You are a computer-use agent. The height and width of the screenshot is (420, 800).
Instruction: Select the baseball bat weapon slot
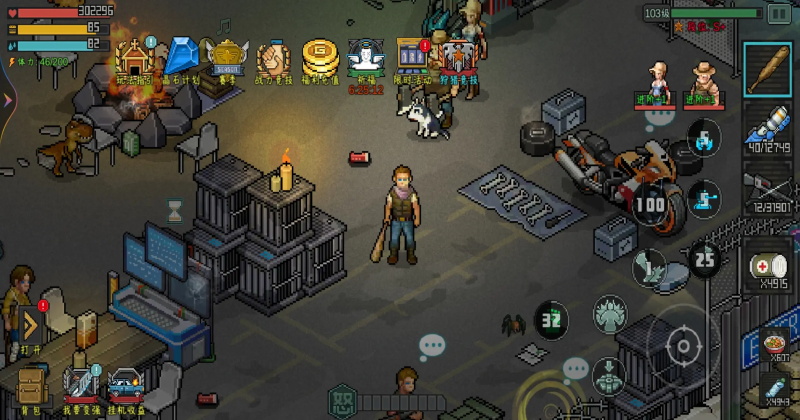point(769,70)
